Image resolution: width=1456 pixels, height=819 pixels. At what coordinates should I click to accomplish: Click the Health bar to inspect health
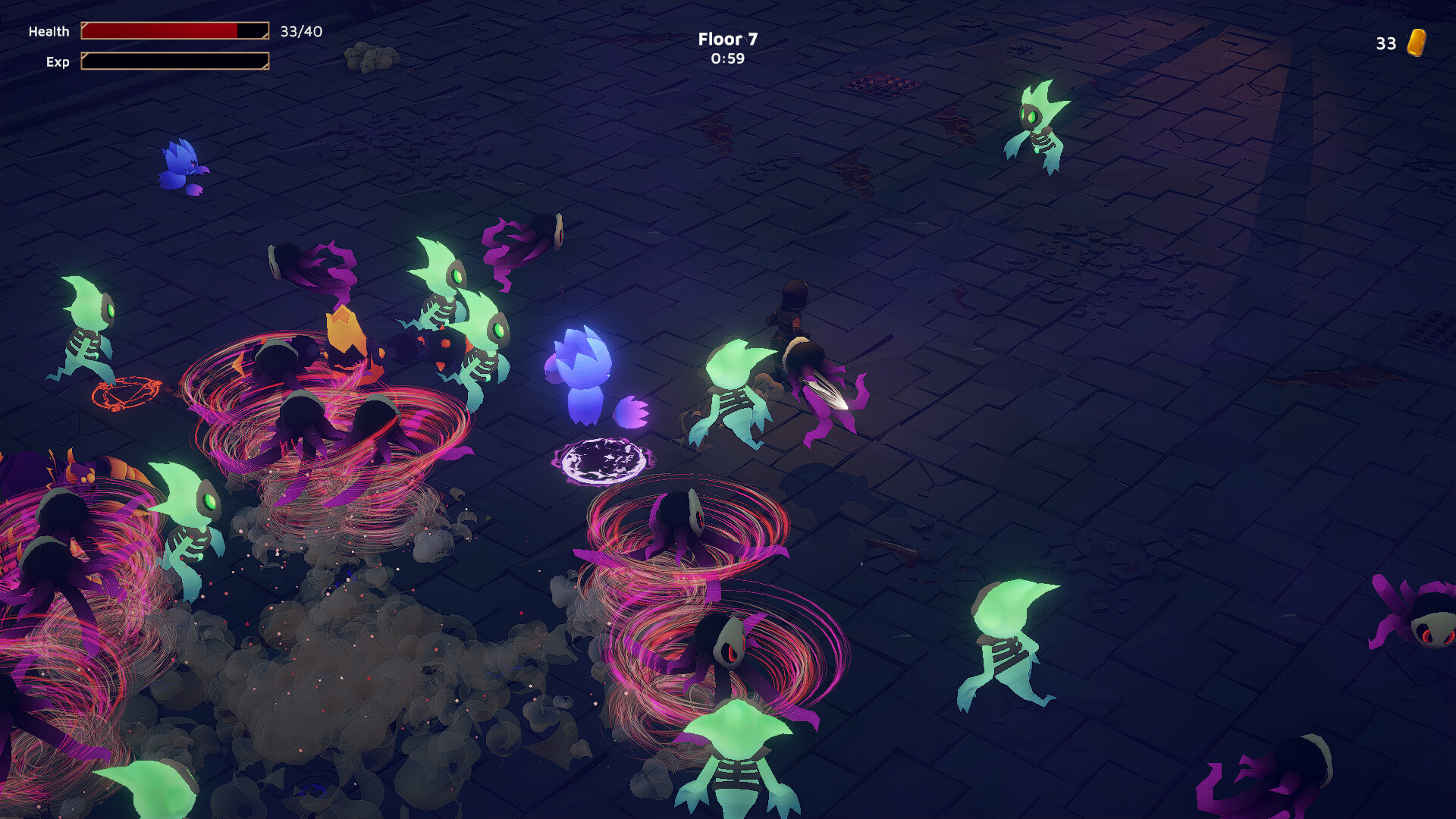(x=174, y=31)
